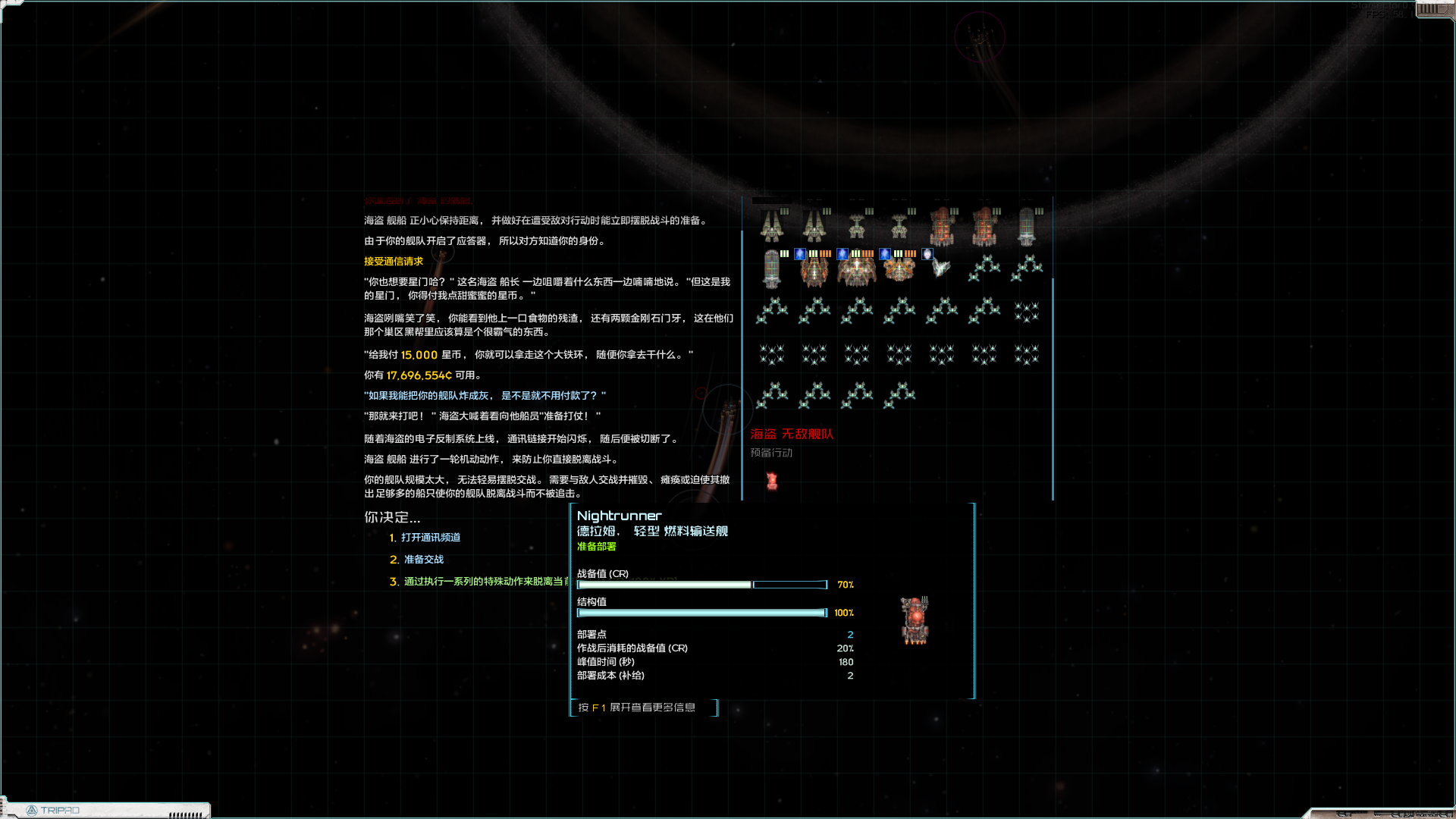1456x819 pixels.
Task: Click the 战备值 CR progress bar at 70%
Action: tap(664, 584)
